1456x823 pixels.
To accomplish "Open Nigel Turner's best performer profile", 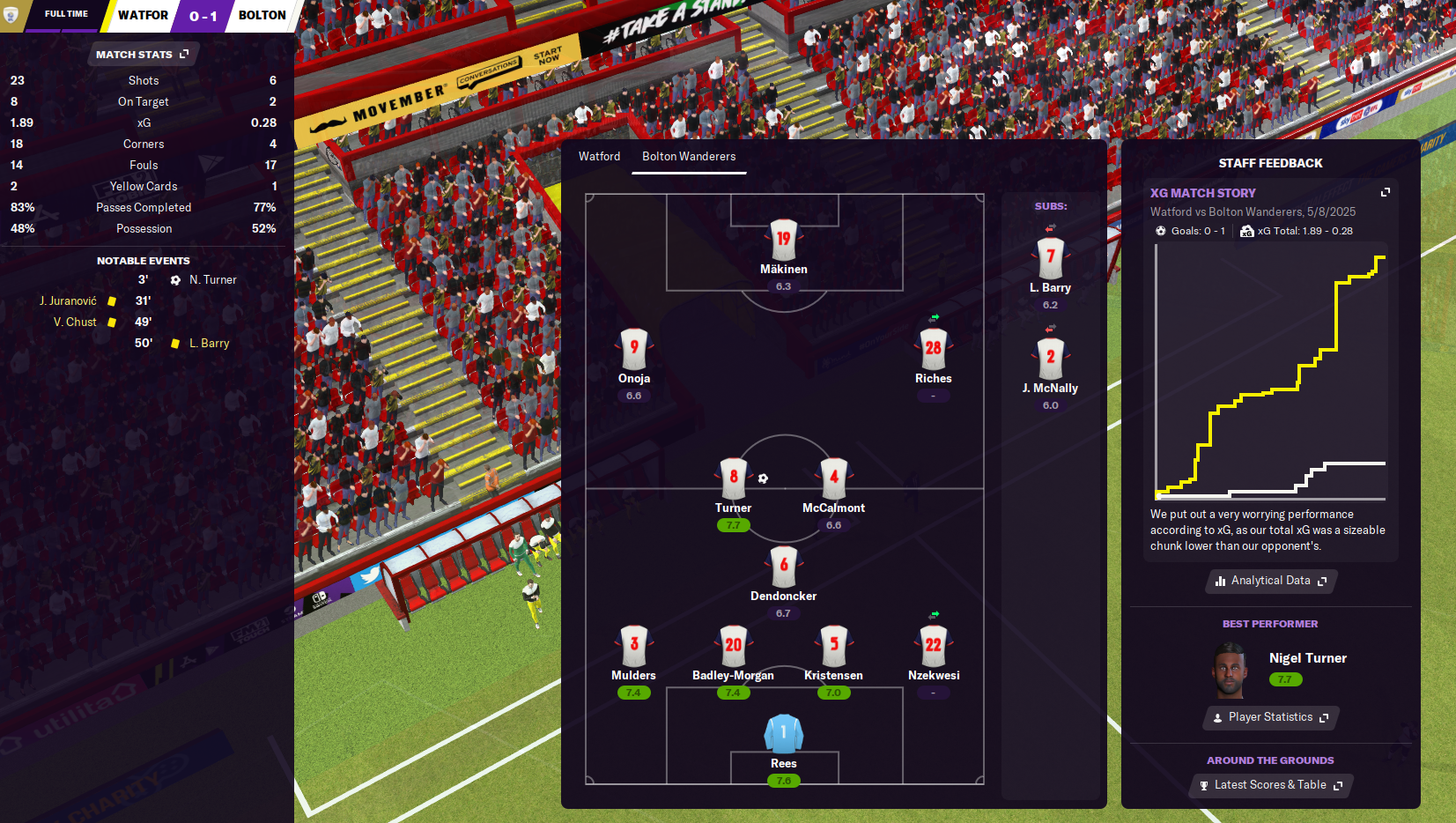I will coord(1307,658).
